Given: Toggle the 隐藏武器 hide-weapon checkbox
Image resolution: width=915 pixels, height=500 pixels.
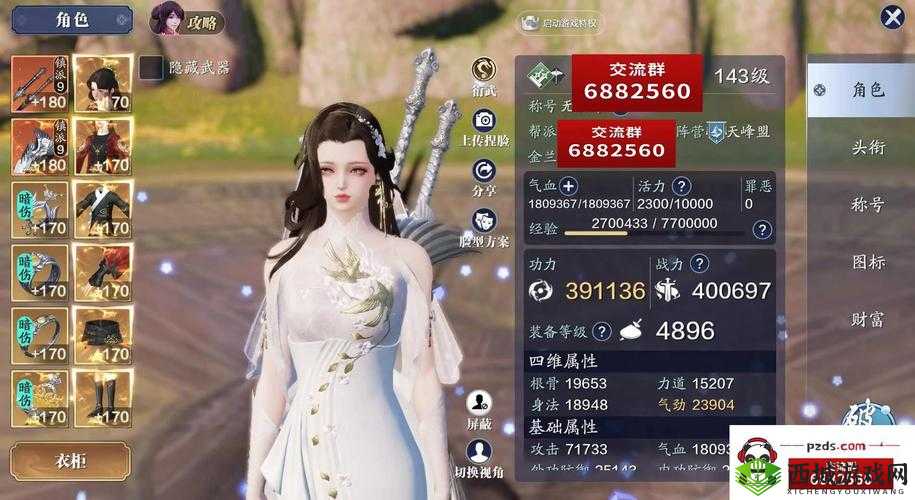Looking at the screenshot, I should click(152, 67).
